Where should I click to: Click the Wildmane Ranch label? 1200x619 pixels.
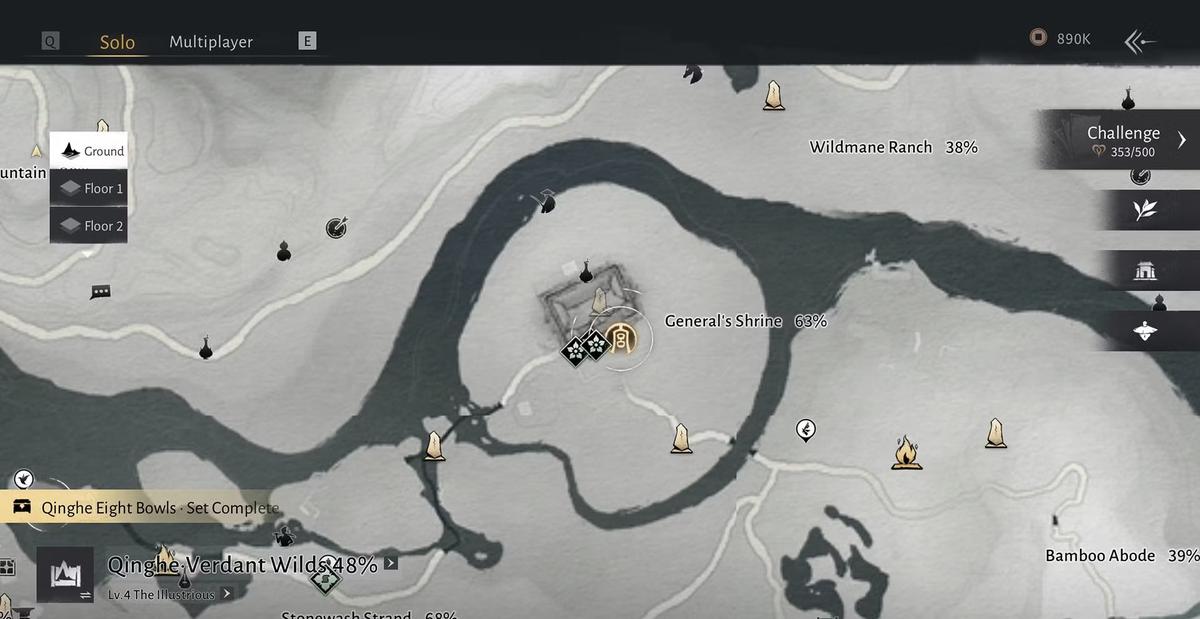pyautogui.click(x=870, y=147)
